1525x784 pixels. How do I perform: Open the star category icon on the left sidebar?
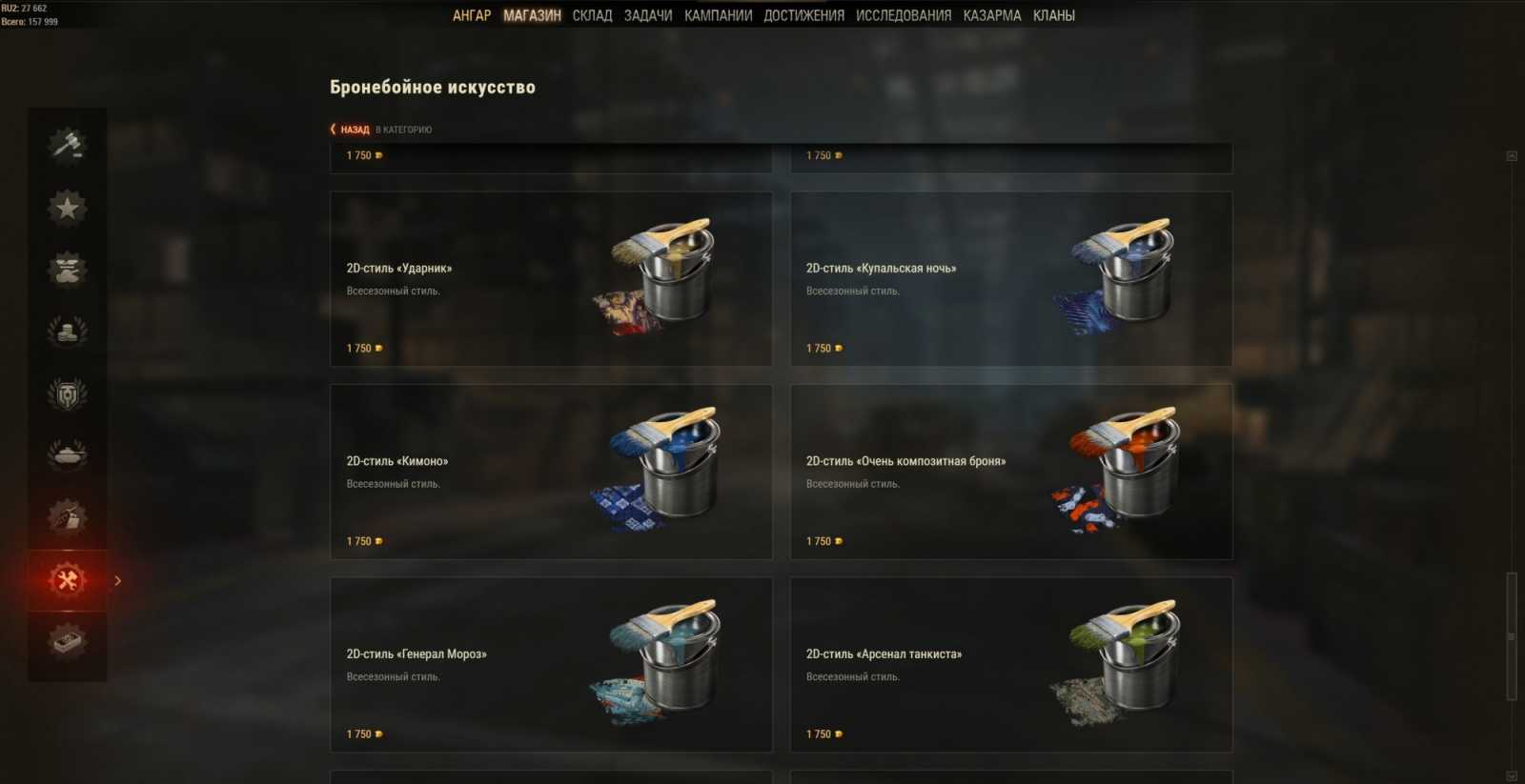click(x=65, y=208)
